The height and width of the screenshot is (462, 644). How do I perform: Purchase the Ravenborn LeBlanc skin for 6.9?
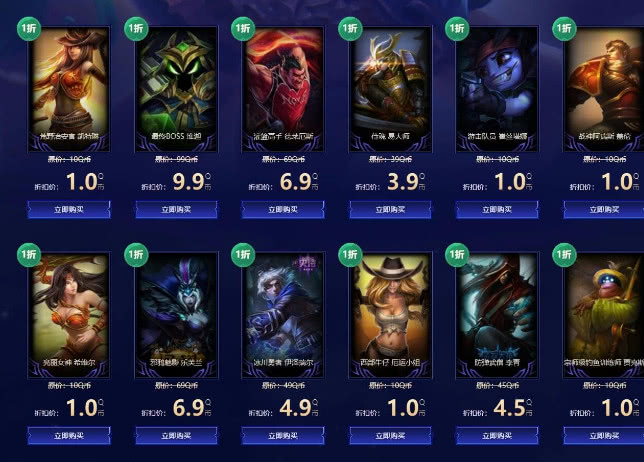(175, 435)
